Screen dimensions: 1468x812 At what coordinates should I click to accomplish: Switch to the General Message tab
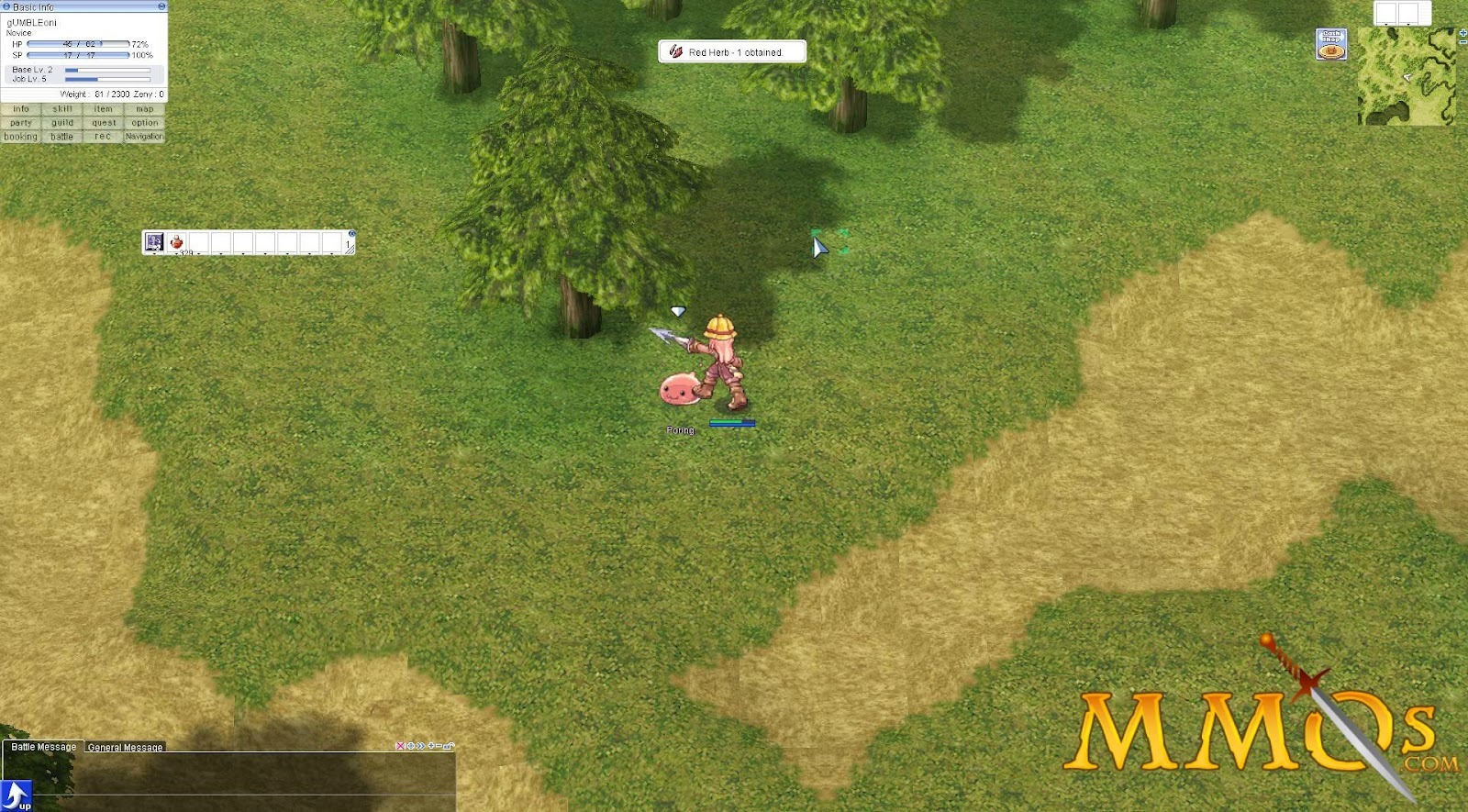click(x=126, y=747)
